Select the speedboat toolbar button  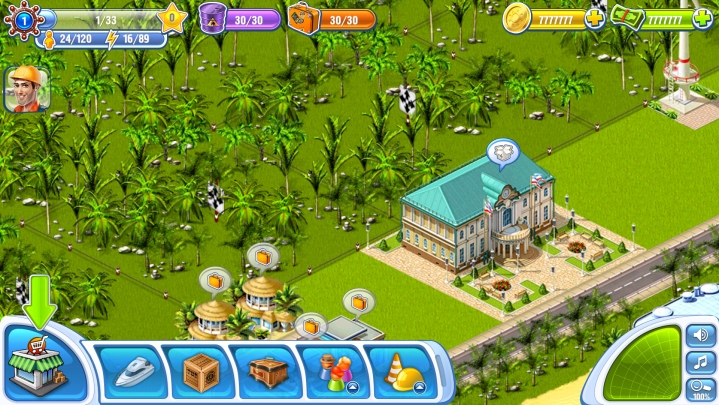[x=133, y=371]
